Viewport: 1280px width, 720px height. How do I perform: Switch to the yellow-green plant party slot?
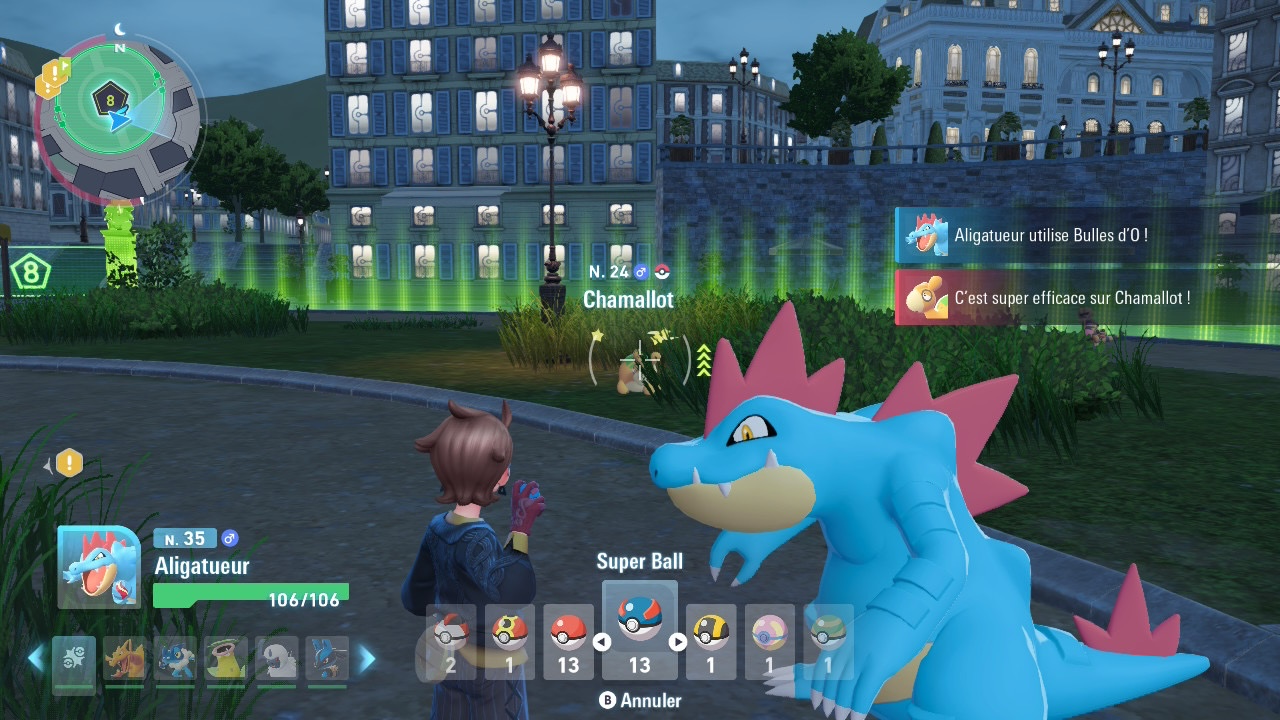226,659
